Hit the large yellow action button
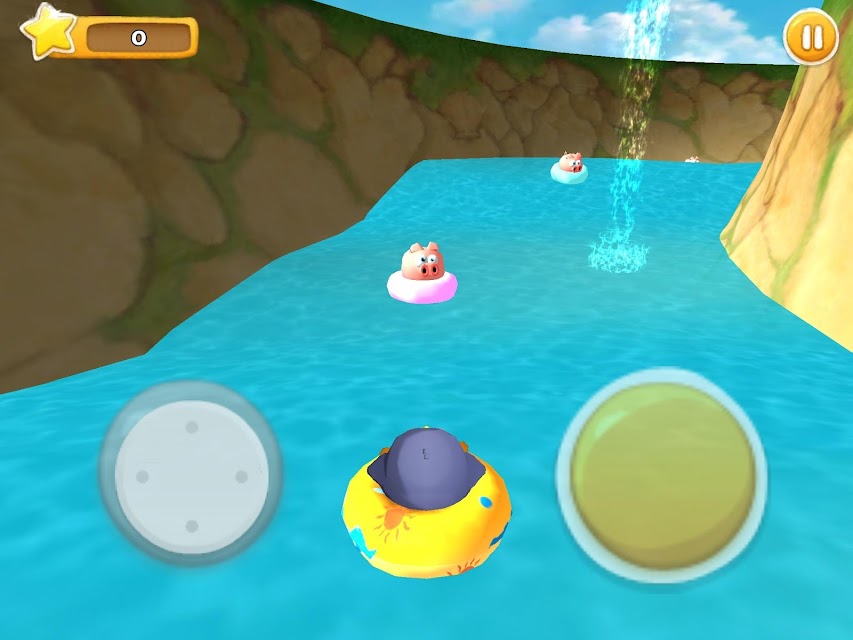 click(x=661, y=475)
